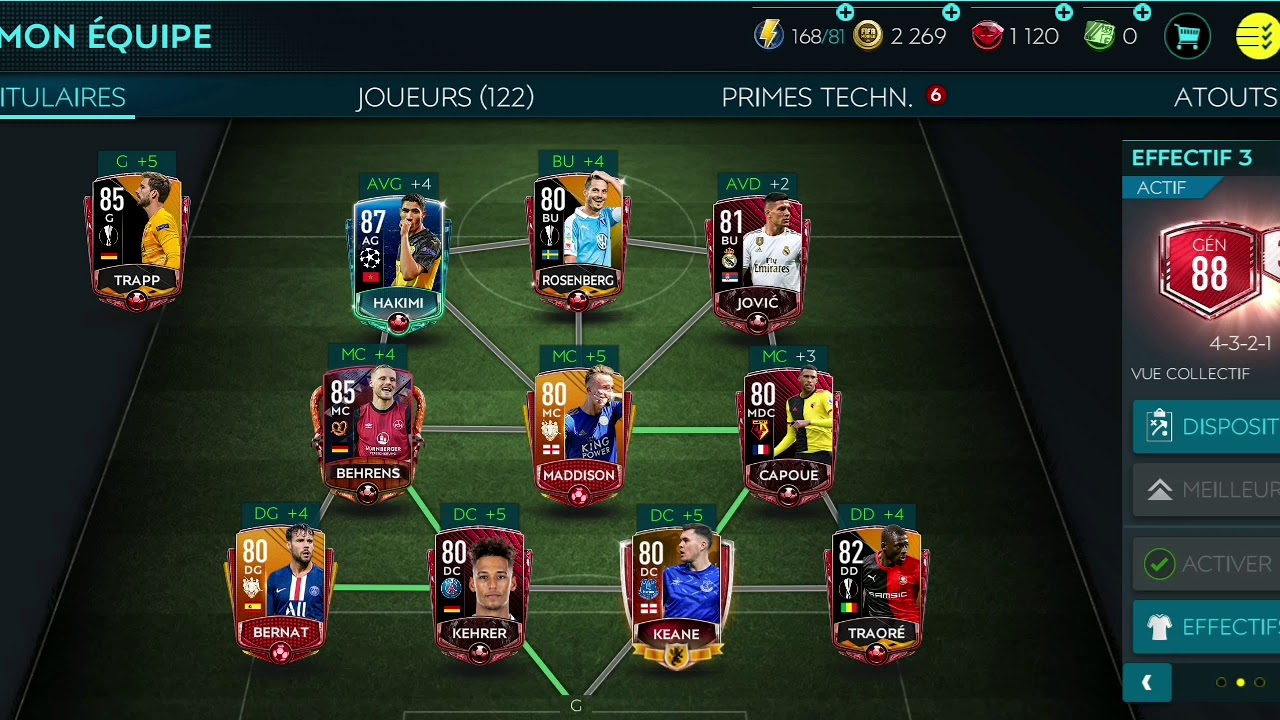Viewport: 1280px width, 720px height.
Task: Click the green checkmark circle on ACTIVER
Action: click(1160, 563)
